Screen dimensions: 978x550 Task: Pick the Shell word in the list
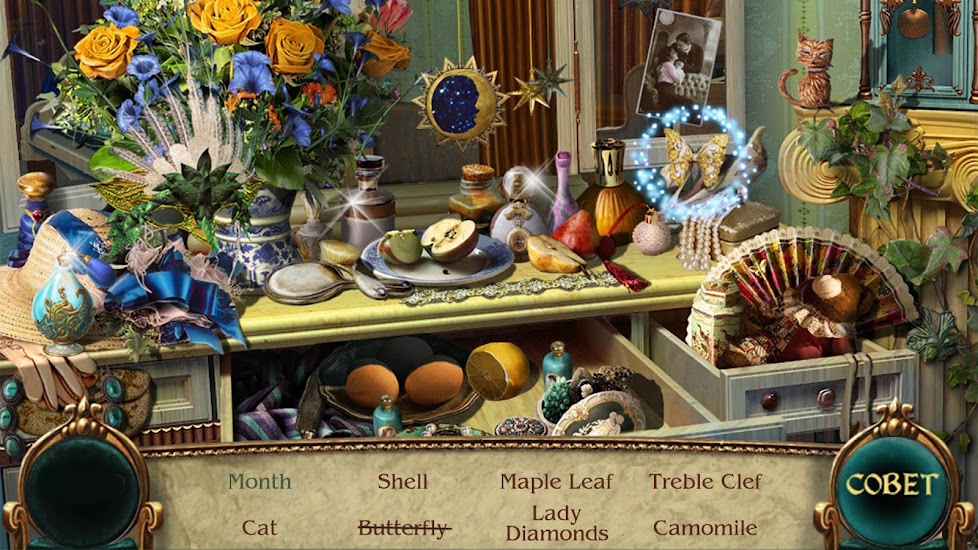(402, 482)
